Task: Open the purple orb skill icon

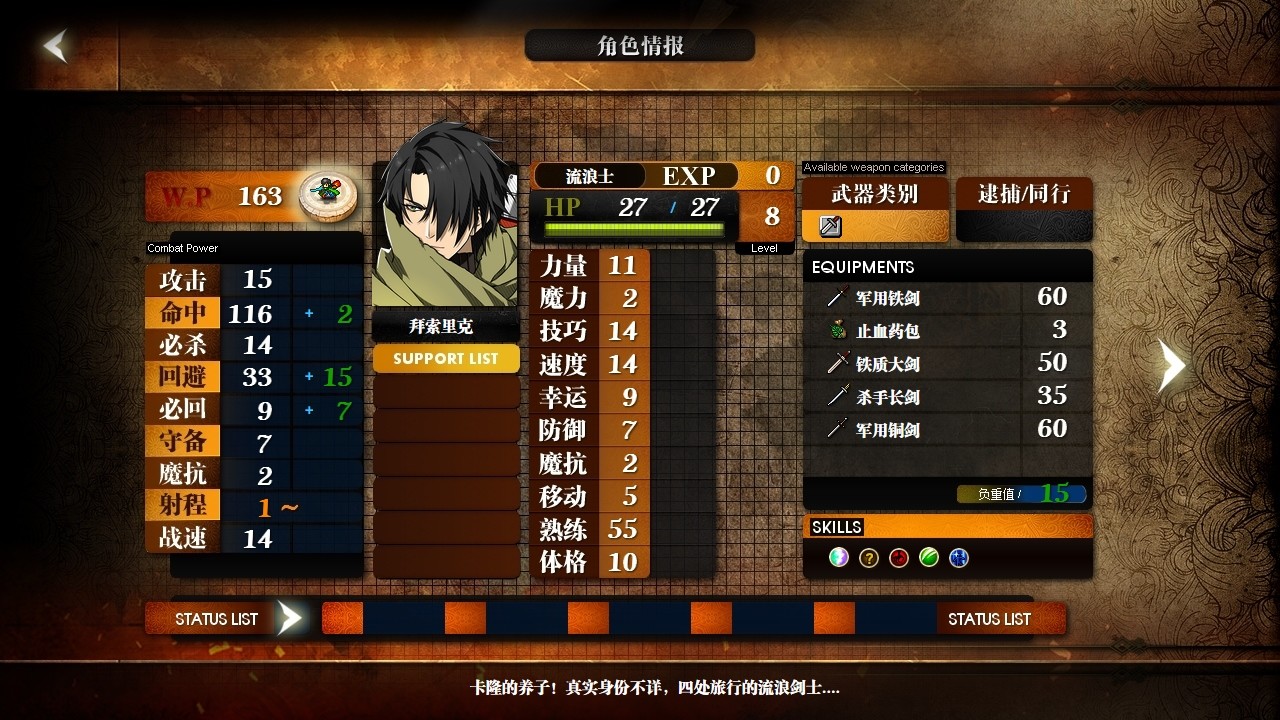Action: click(838, 557)
